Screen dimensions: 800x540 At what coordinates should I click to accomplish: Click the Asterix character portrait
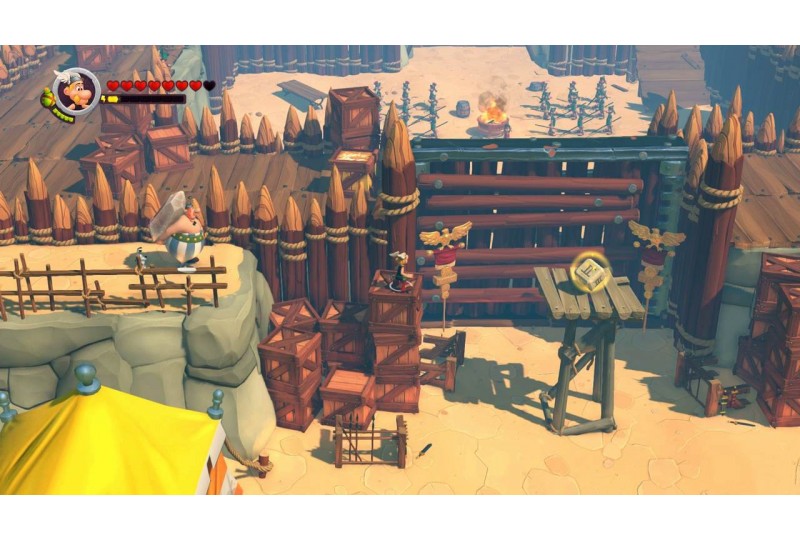(x=76, y=91)
